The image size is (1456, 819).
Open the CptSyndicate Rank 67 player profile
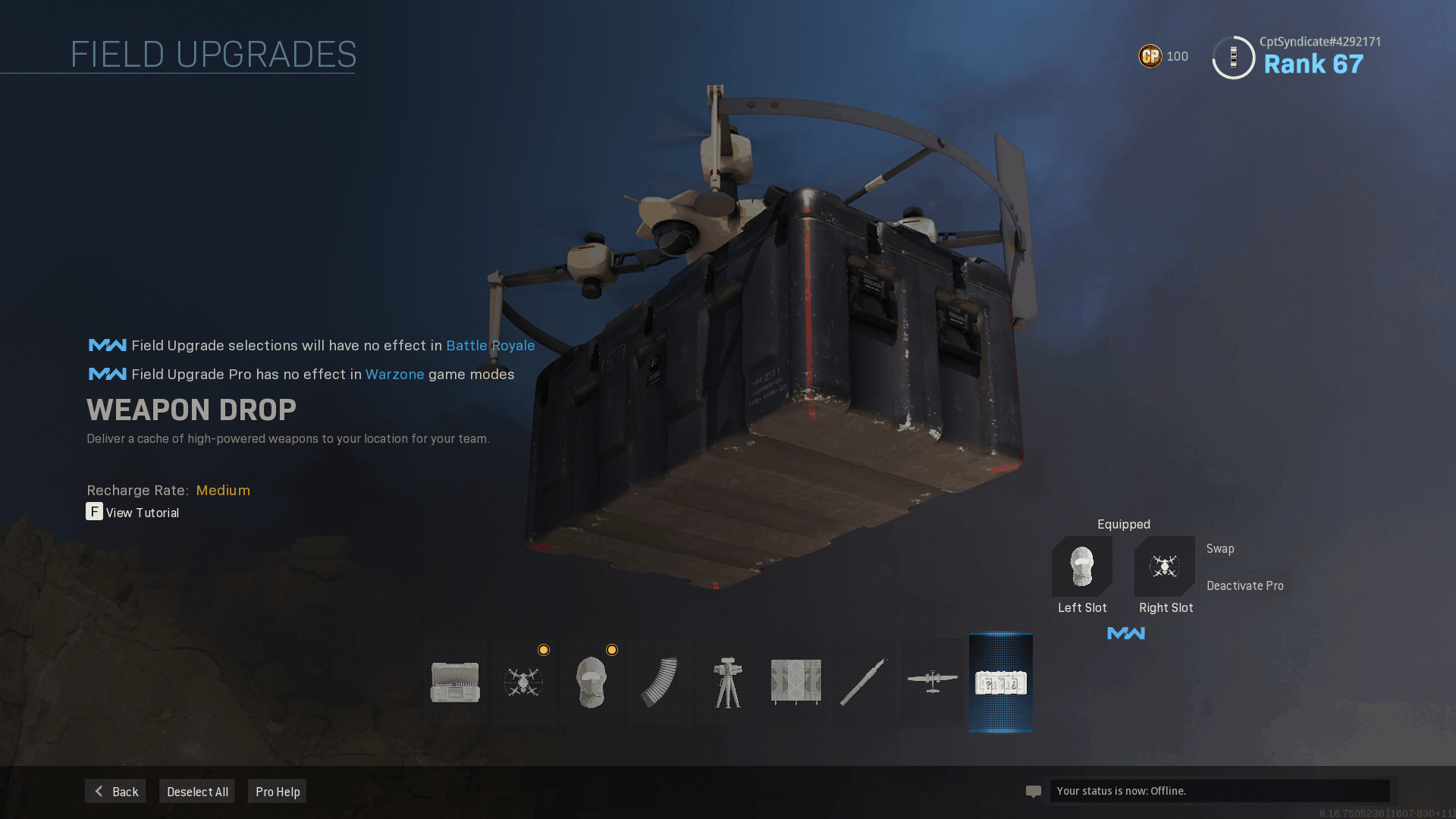(x=1297, y=57)
